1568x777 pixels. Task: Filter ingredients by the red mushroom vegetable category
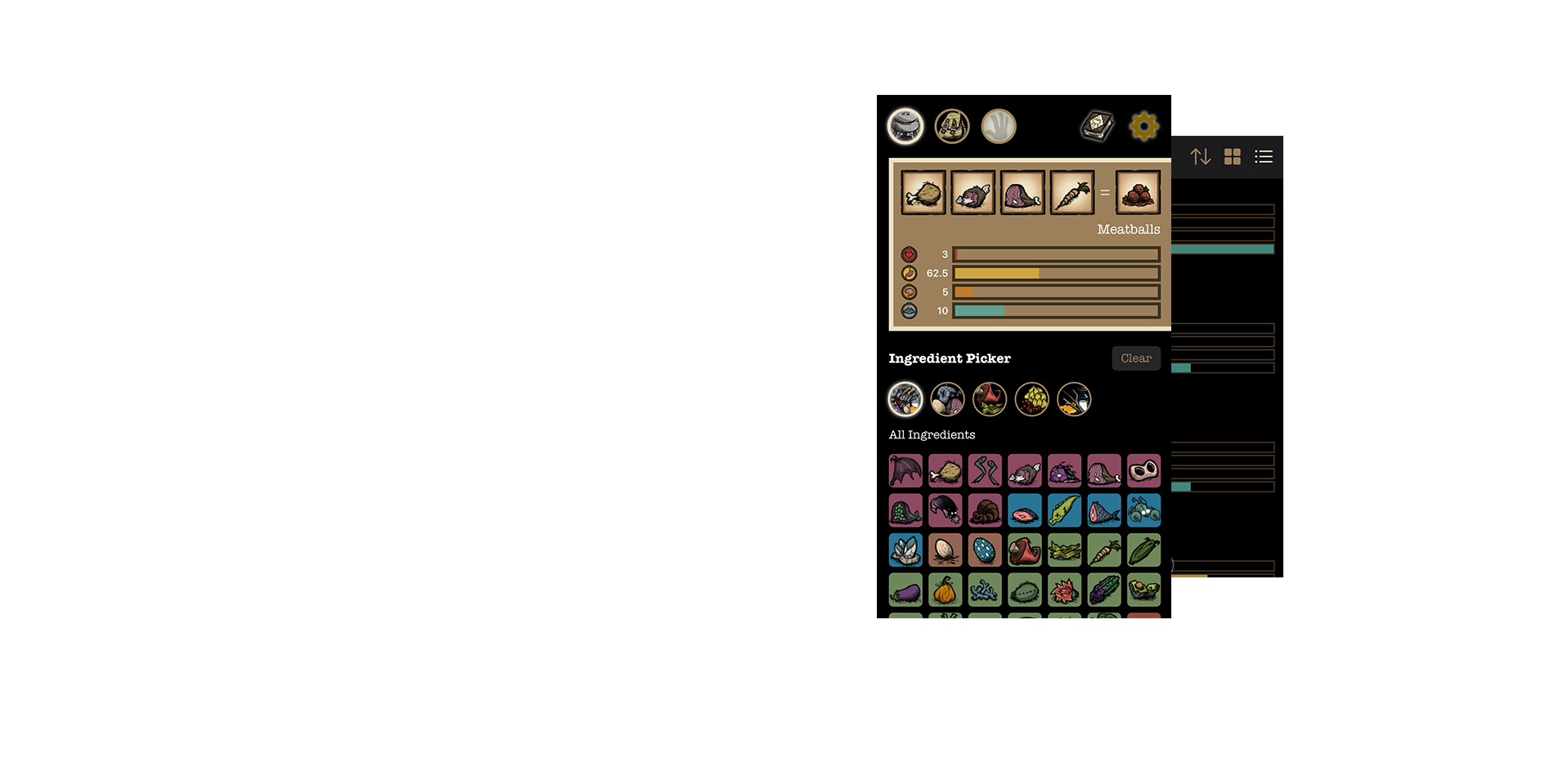coord(990,400)
